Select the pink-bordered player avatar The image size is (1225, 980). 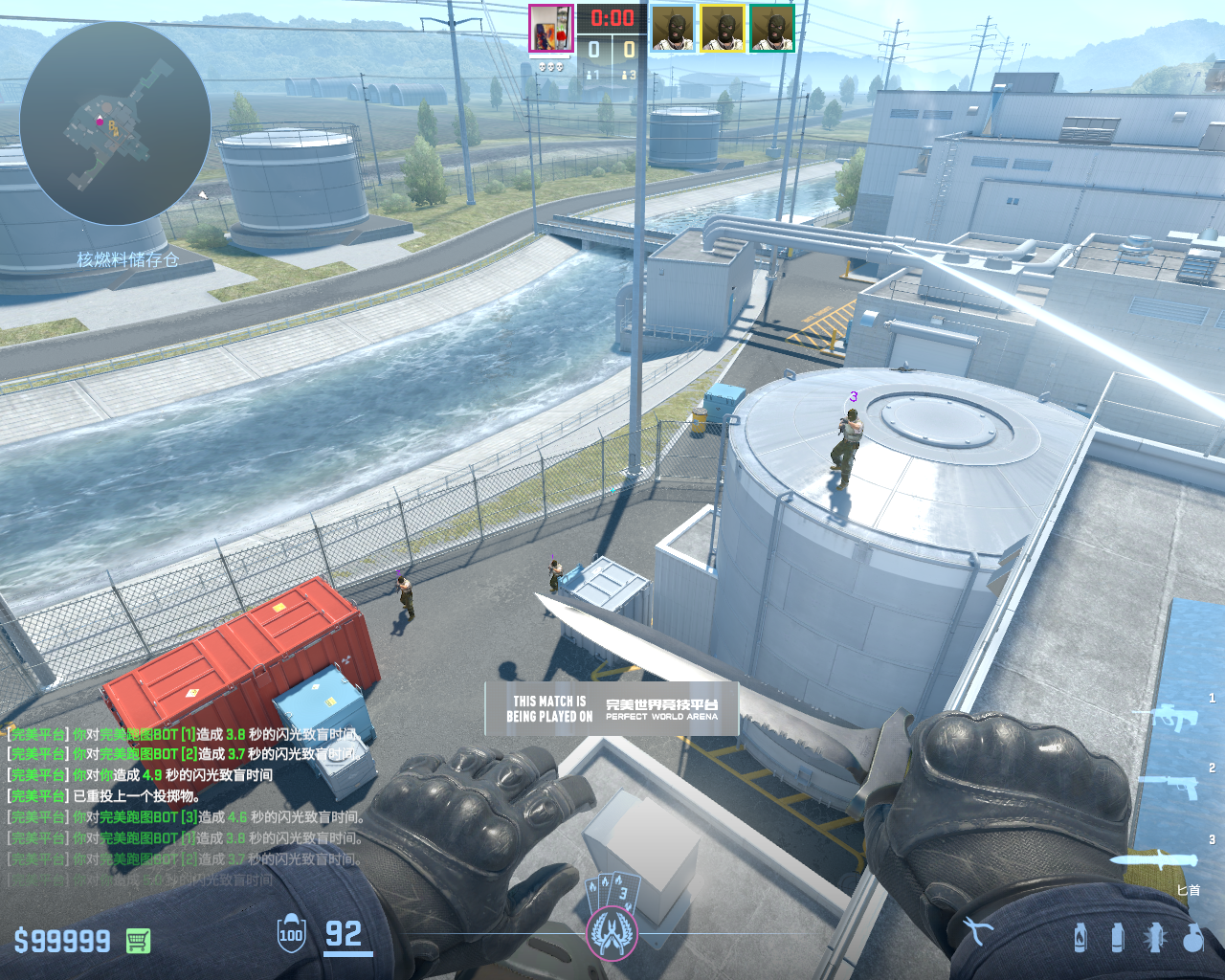point(550,29)
